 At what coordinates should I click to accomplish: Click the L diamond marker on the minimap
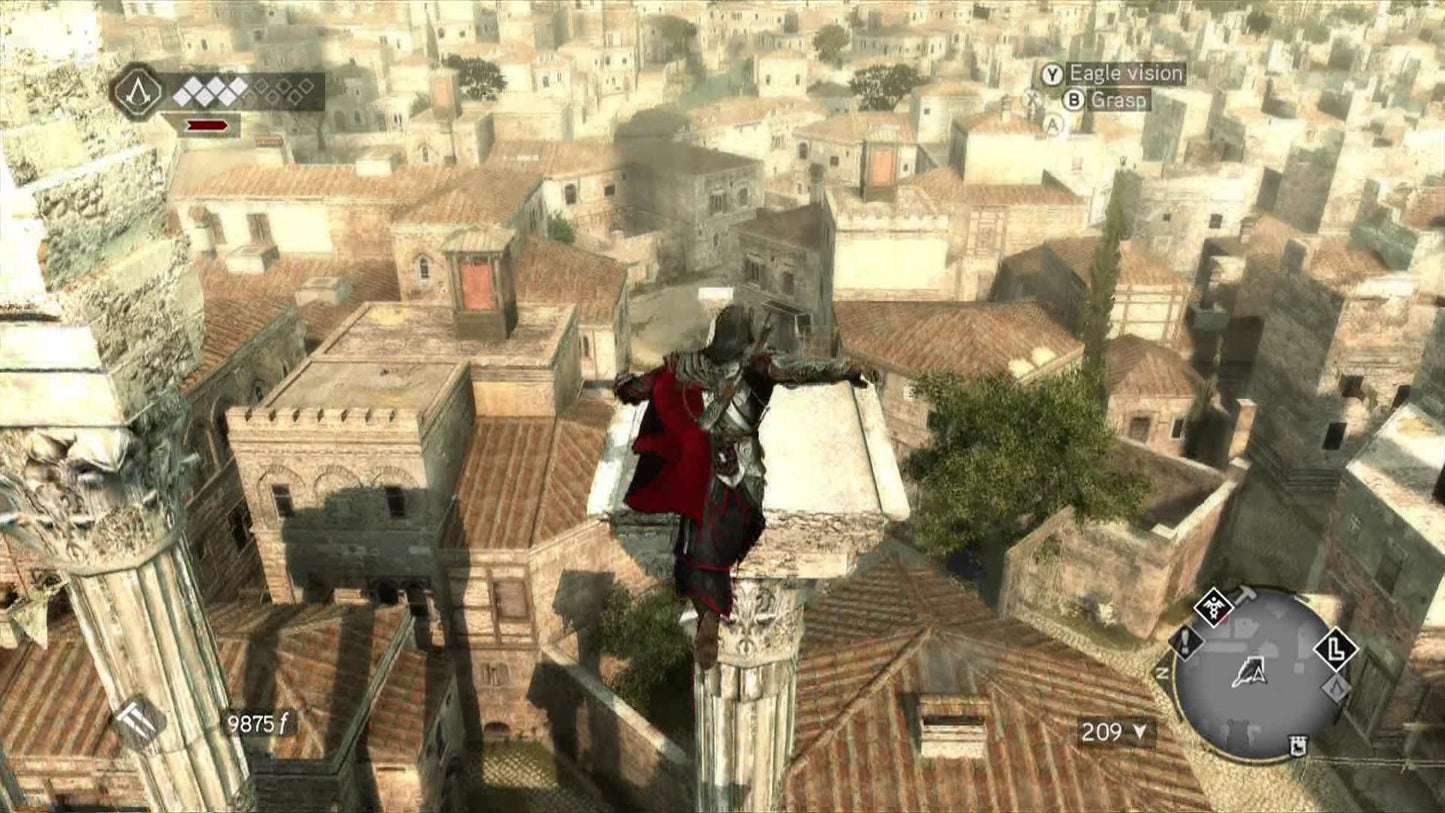coord(1336,649)
